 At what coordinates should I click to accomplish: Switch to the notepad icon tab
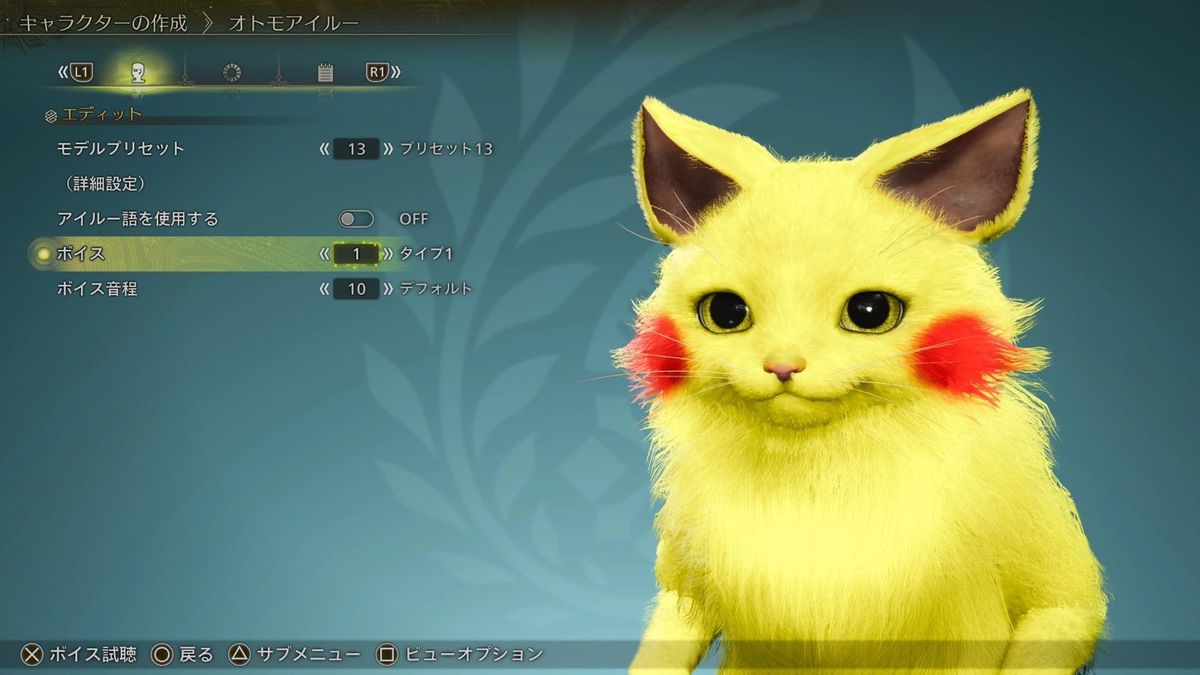click(x=325, y=72)
